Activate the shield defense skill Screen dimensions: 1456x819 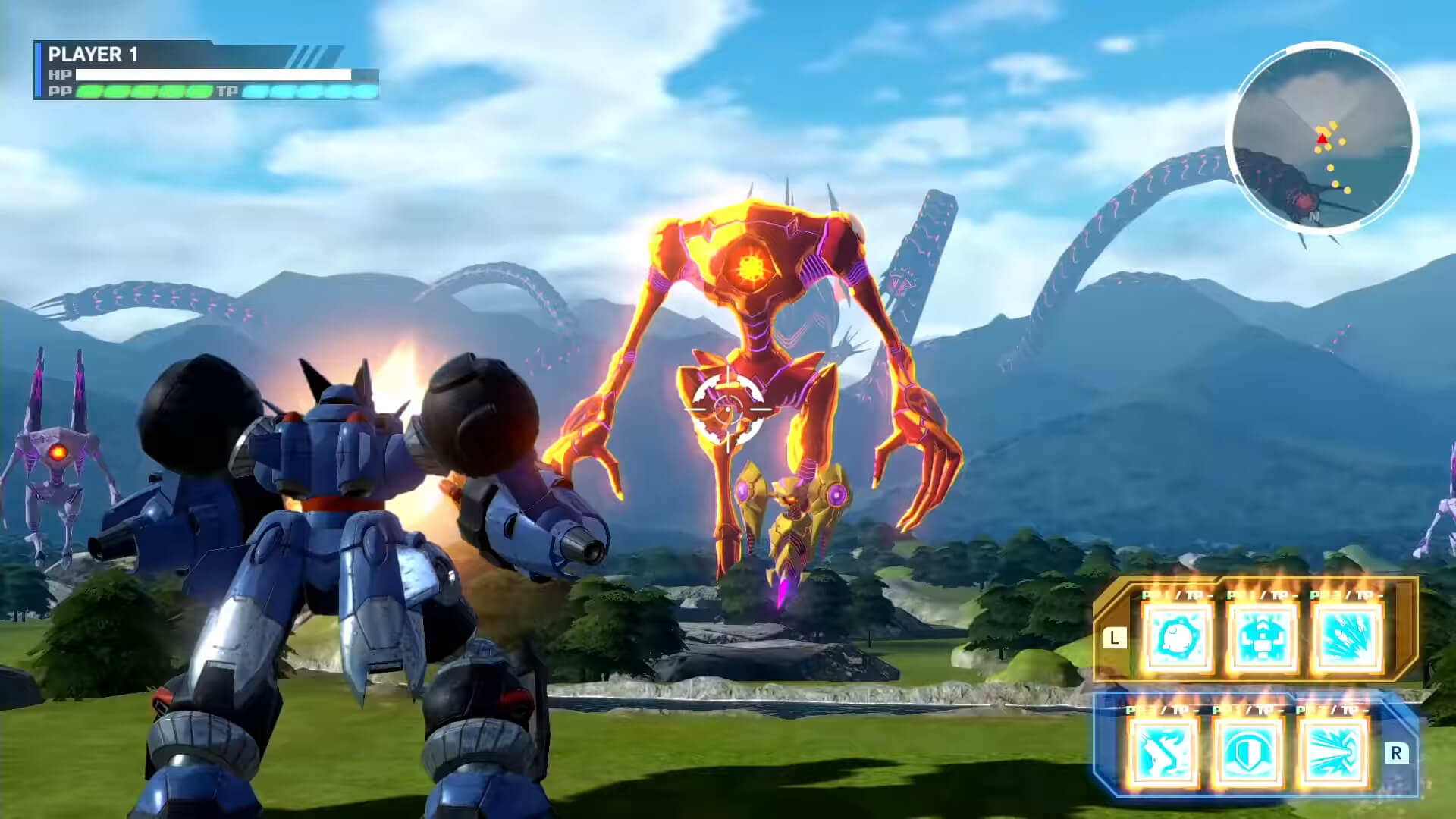coord(1248,752)
